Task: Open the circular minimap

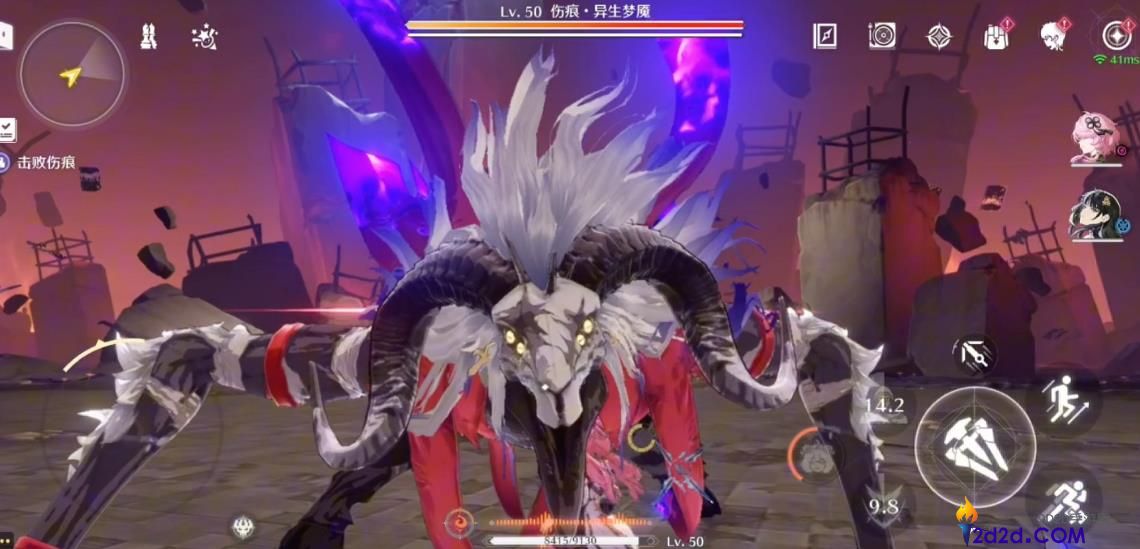Action: point(71,74)
